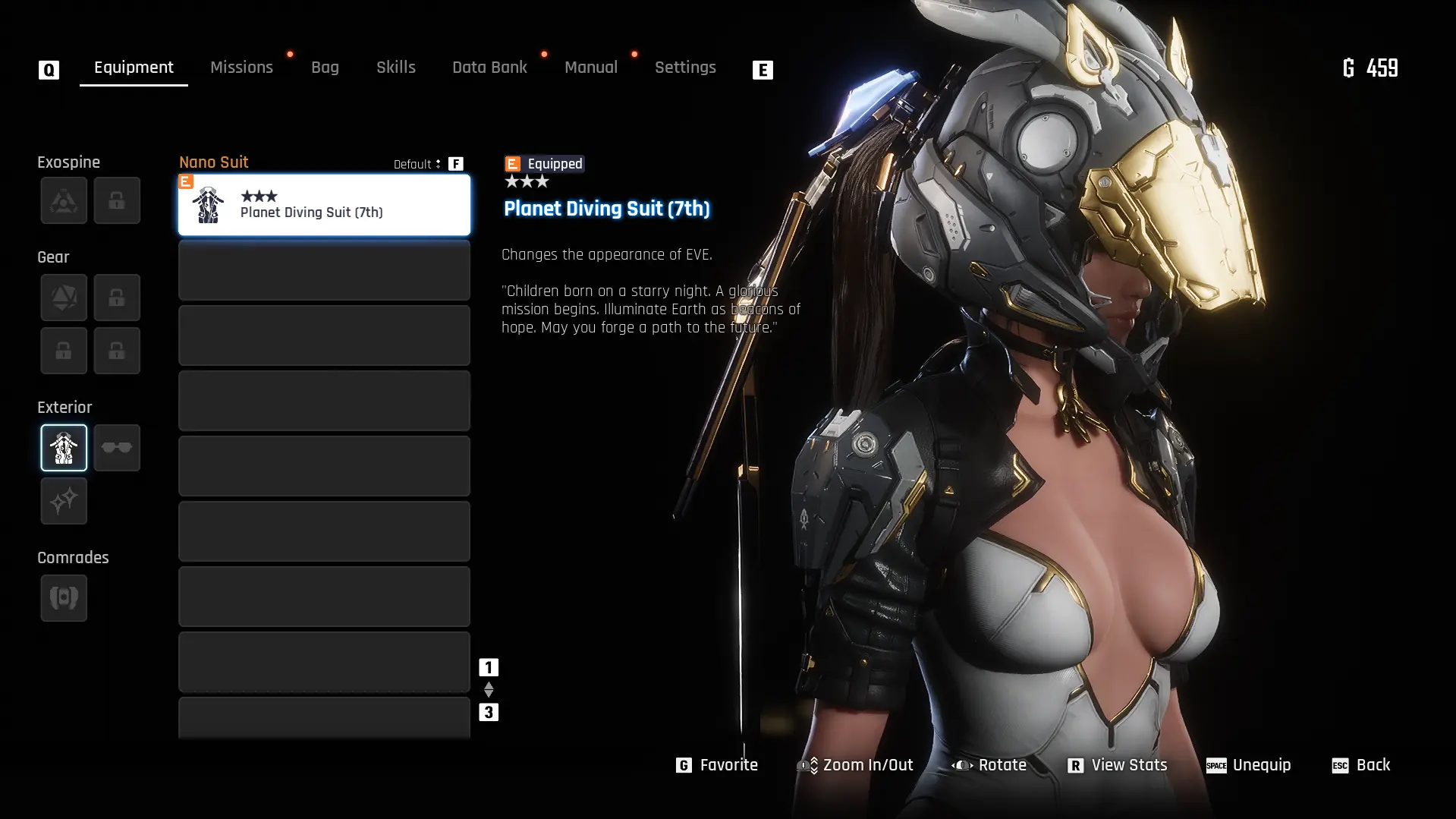Open the Skills menu
1456x819 pixels.
click(395, 67)
